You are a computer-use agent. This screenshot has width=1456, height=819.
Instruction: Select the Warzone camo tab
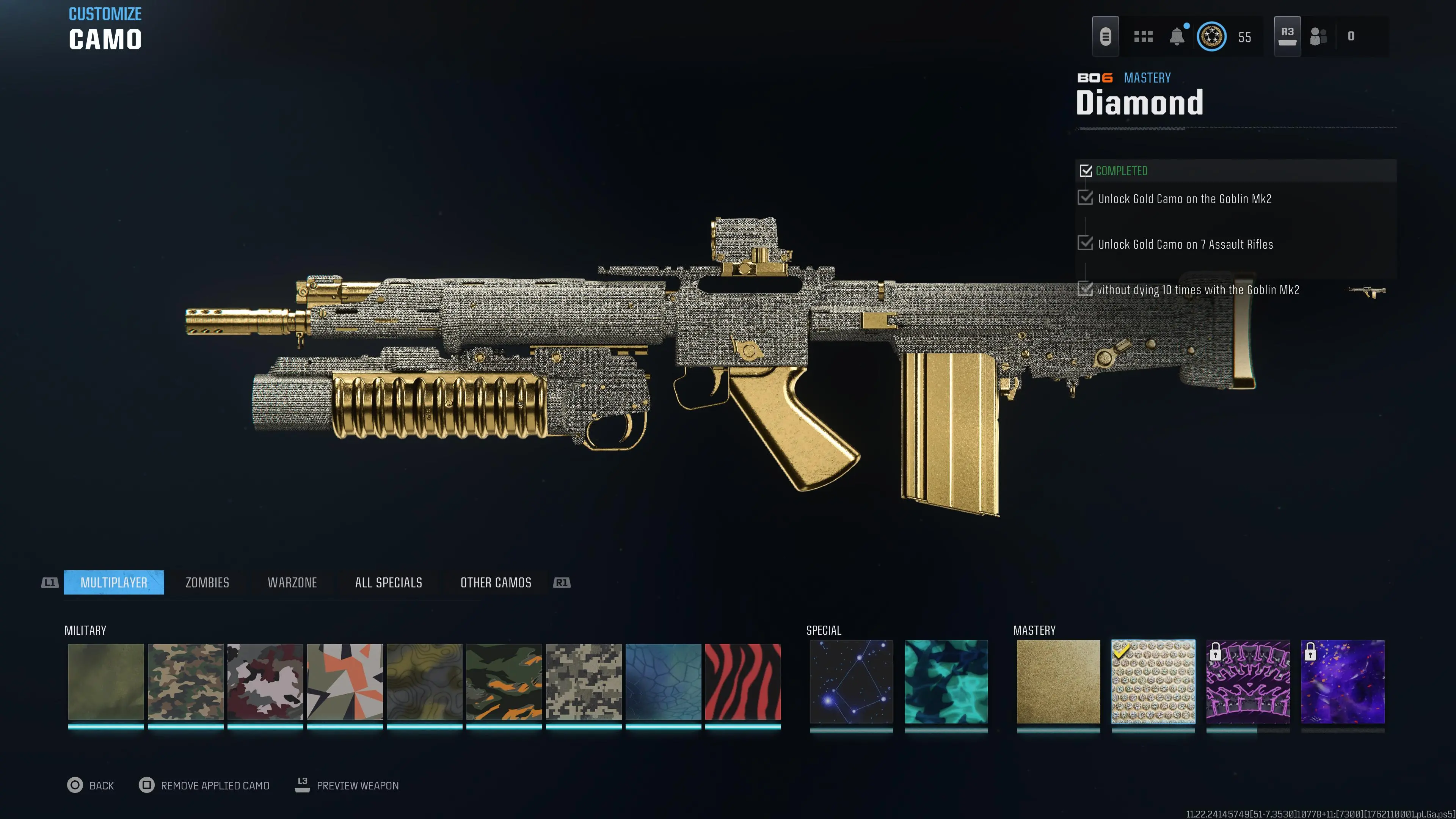pyautogui.click(x=292, y=582)
